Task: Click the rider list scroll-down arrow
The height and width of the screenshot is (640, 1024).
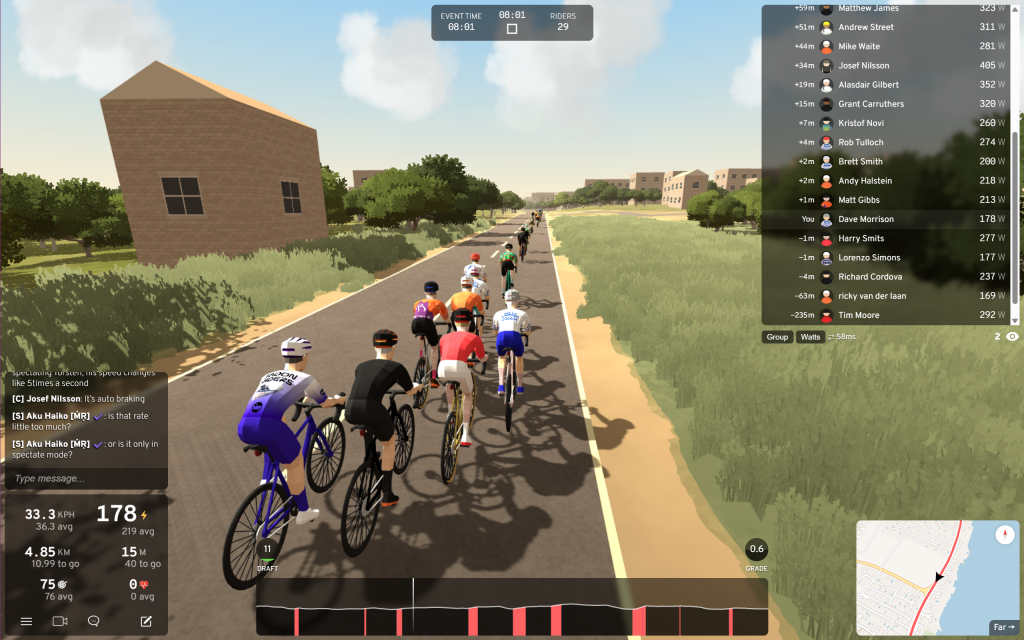Action: point(1017,320)
